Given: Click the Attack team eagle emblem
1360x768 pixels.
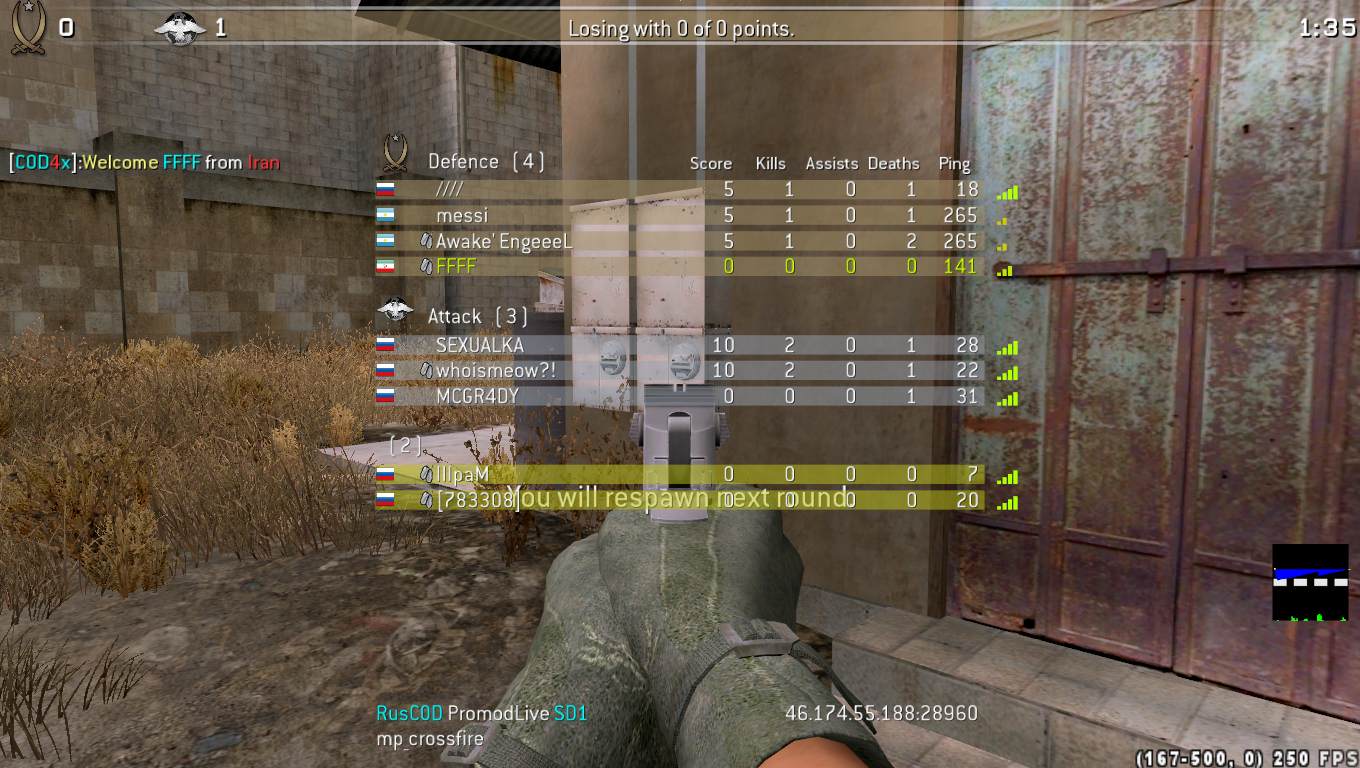Looking at the screenshot, I should (395, 313).
